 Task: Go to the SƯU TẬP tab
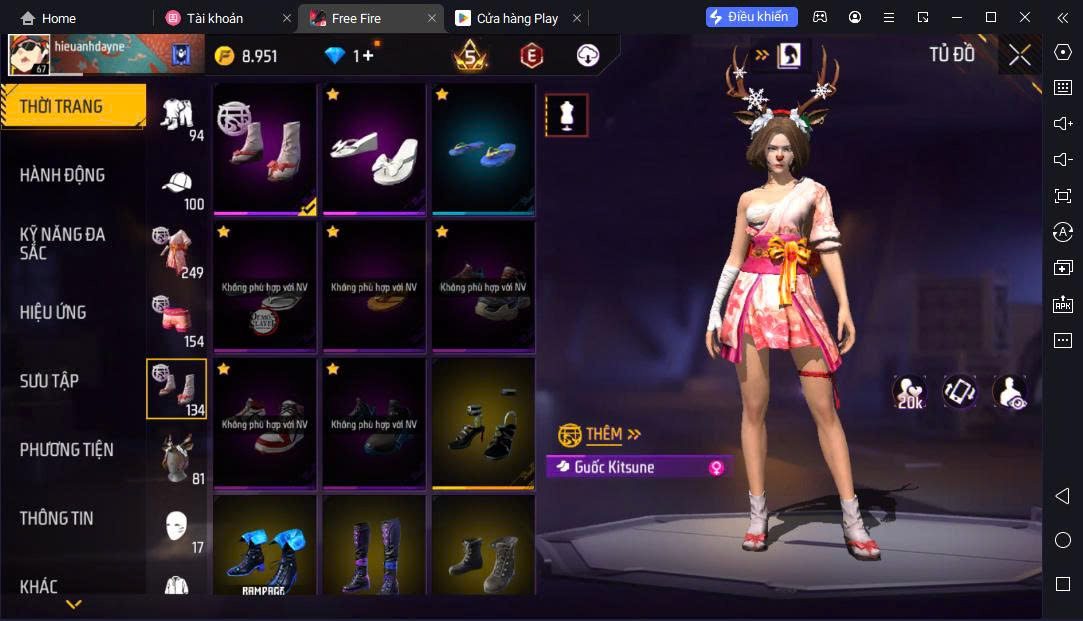(49, 381)
